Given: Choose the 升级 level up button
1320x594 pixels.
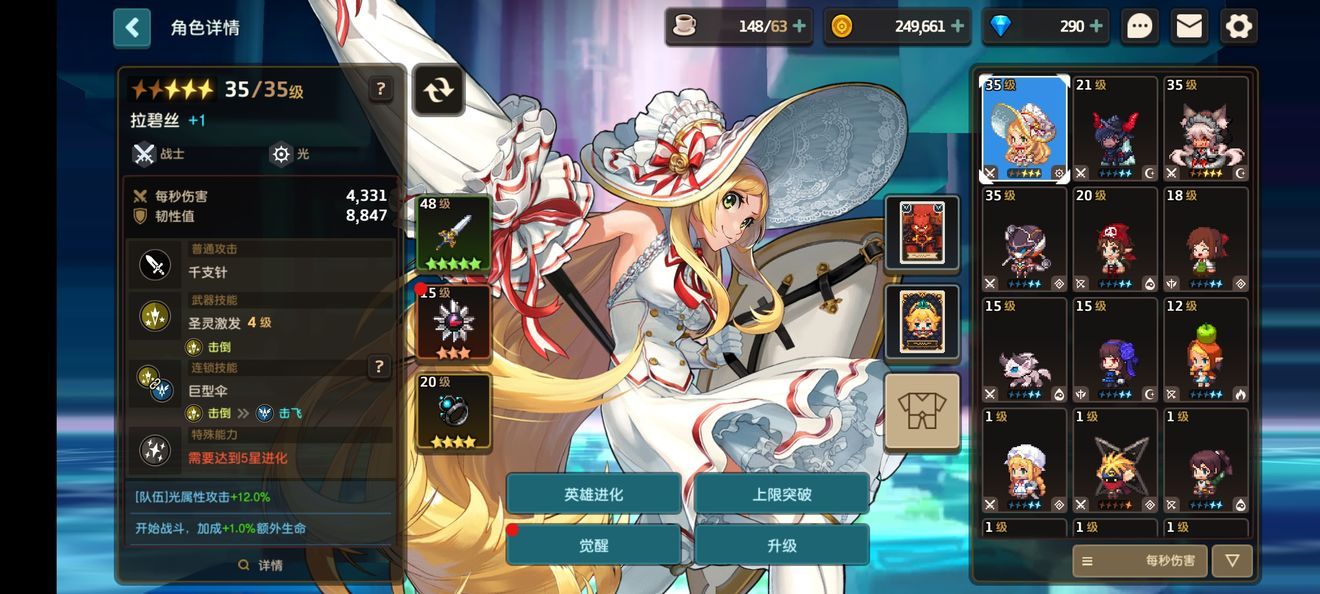Looking at the screenshot, I should pyautogui.click(x=781, y=546).
